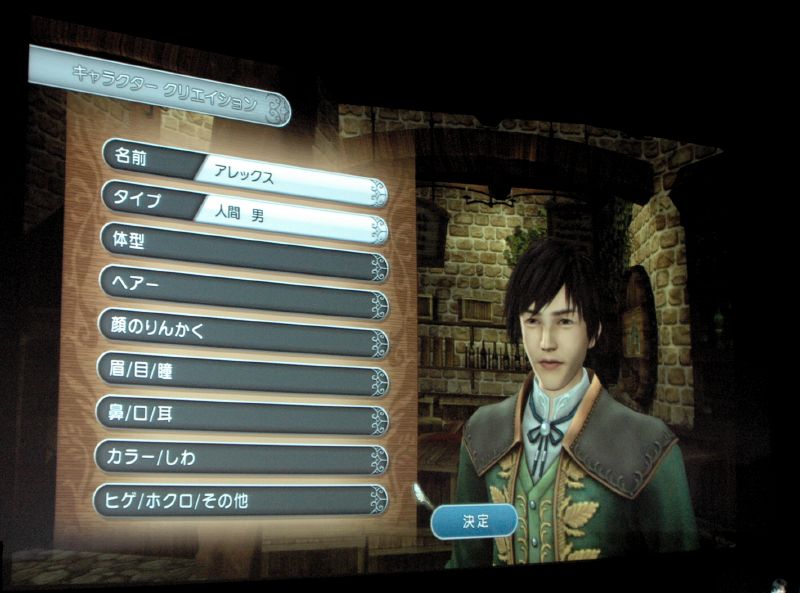
Task: Open the ヒゲ/ホクロ/その他 beard and moles entry
Action: click(x=240, y=500)
